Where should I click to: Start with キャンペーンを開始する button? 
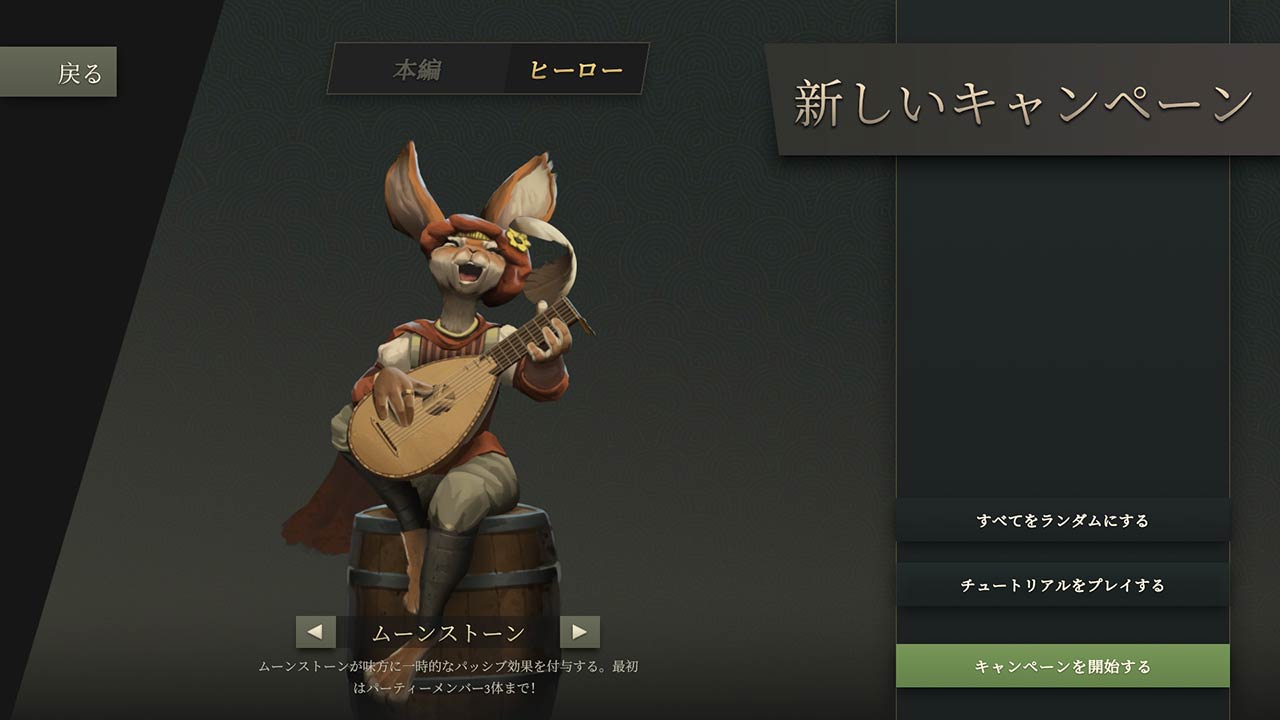tap(1062, 666)
